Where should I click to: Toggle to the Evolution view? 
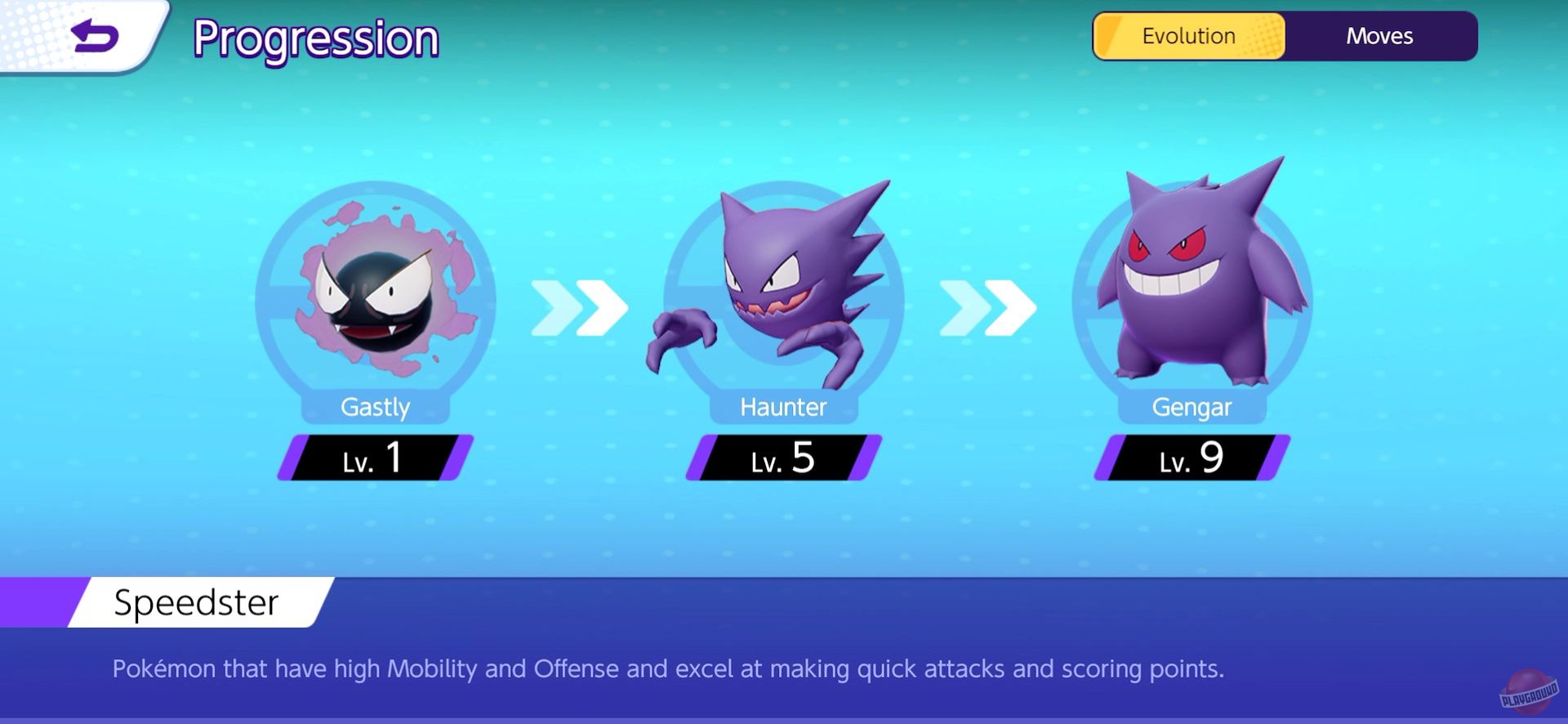(x=1188, y=36)
